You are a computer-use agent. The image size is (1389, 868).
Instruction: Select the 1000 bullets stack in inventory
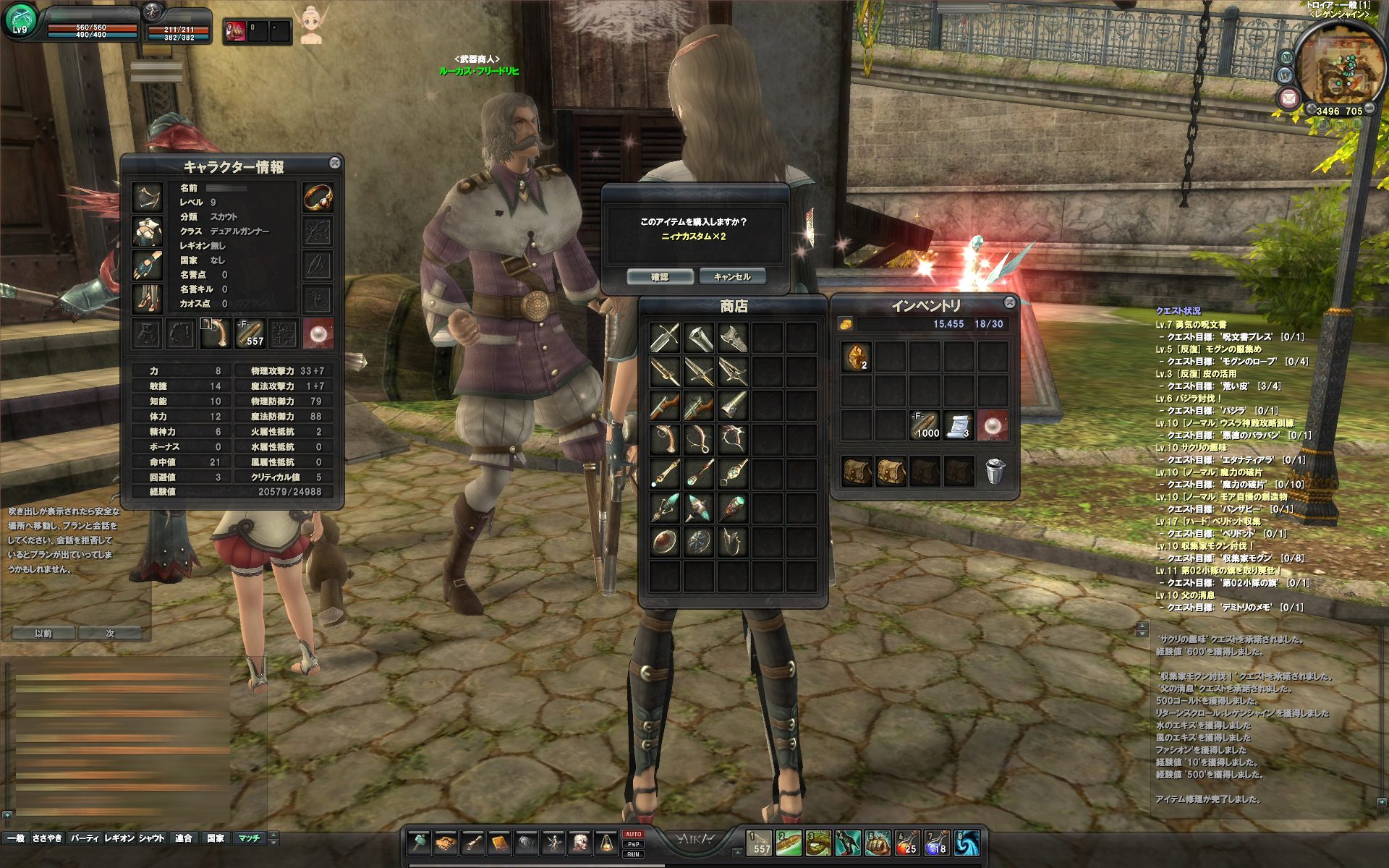[925, 425]
